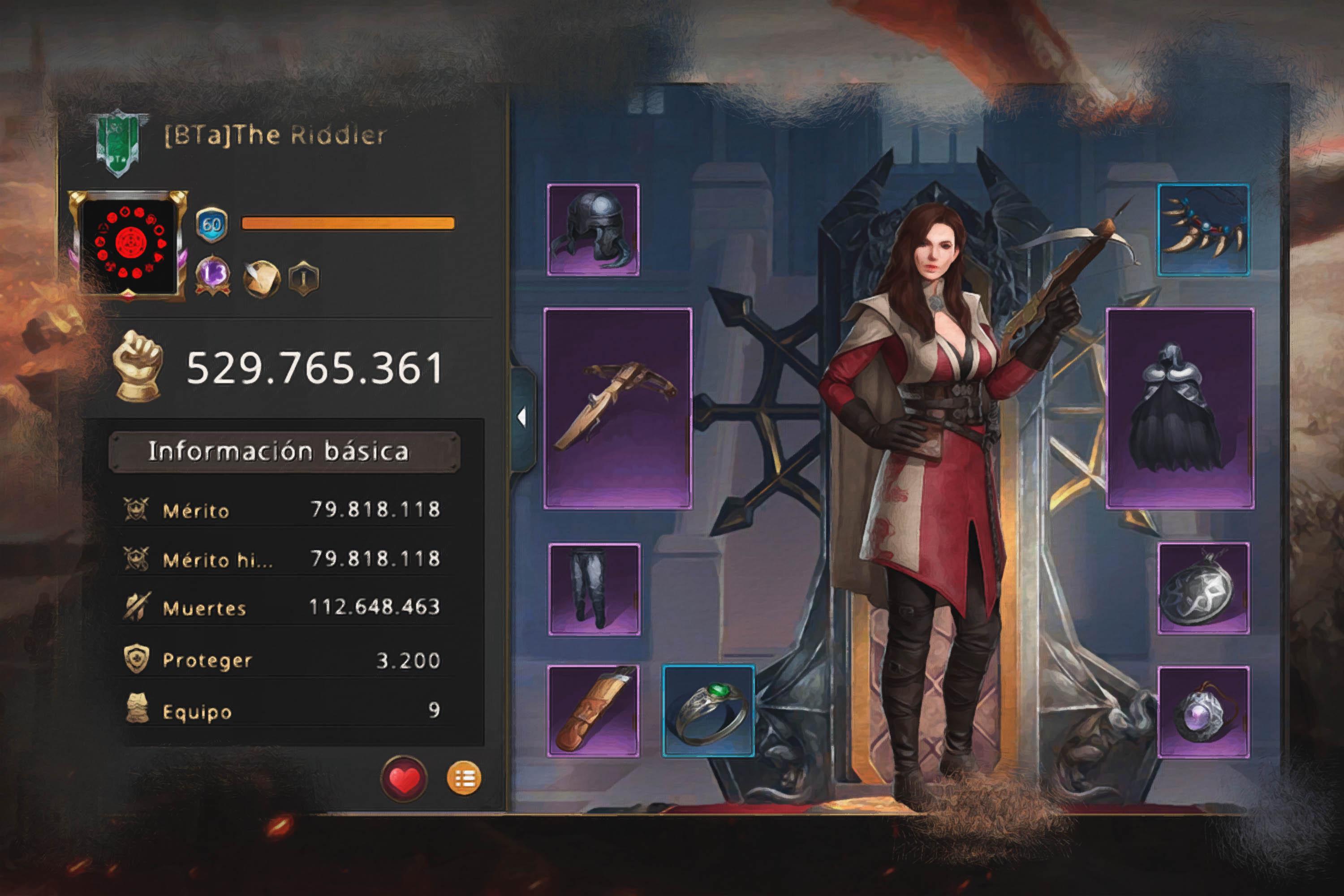Screen dimensions: 1344x896
Task: Choose the green gem ring slot
Action: (709, 711)
